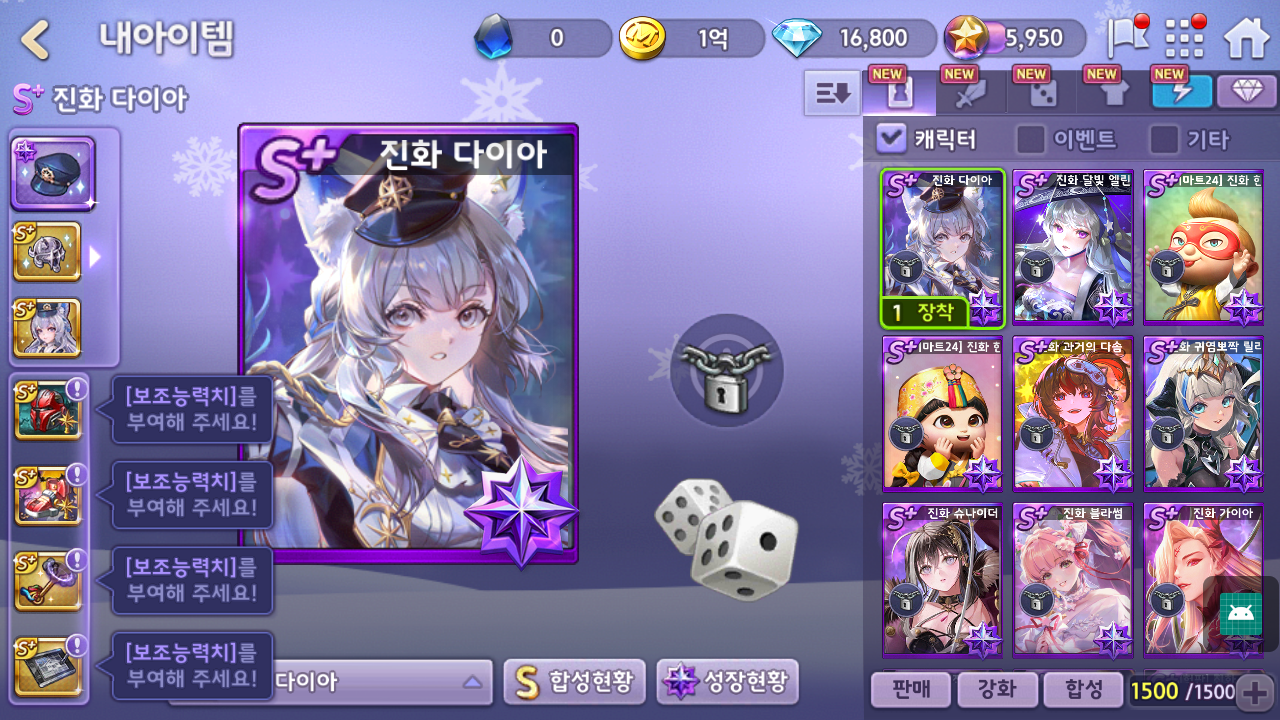Open the nine-dot grid menu
The image size is (1280, 720).
[1185, 39]
